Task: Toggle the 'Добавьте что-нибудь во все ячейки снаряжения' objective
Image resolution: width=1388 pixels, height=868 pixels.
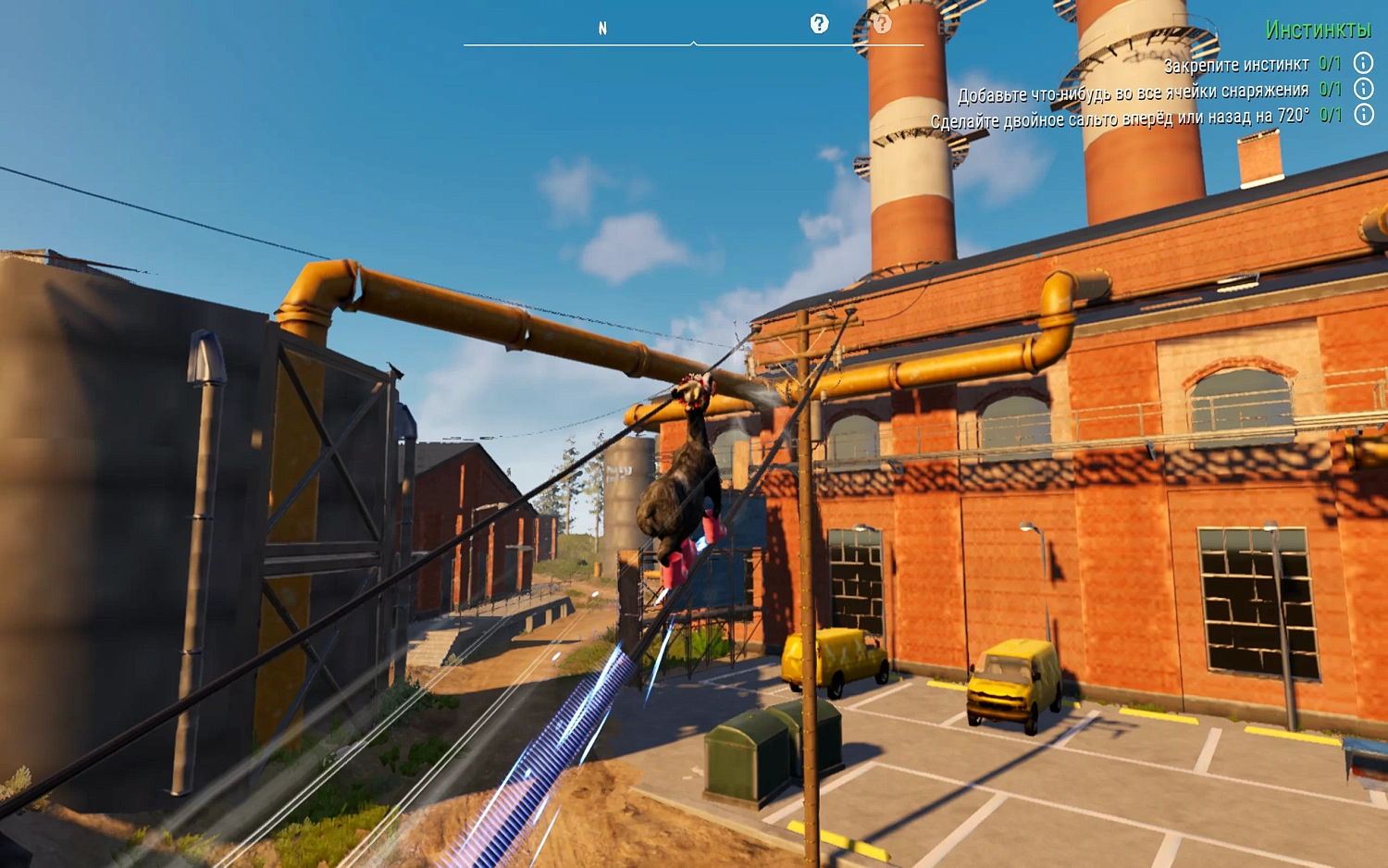Action: (1134, 92)
